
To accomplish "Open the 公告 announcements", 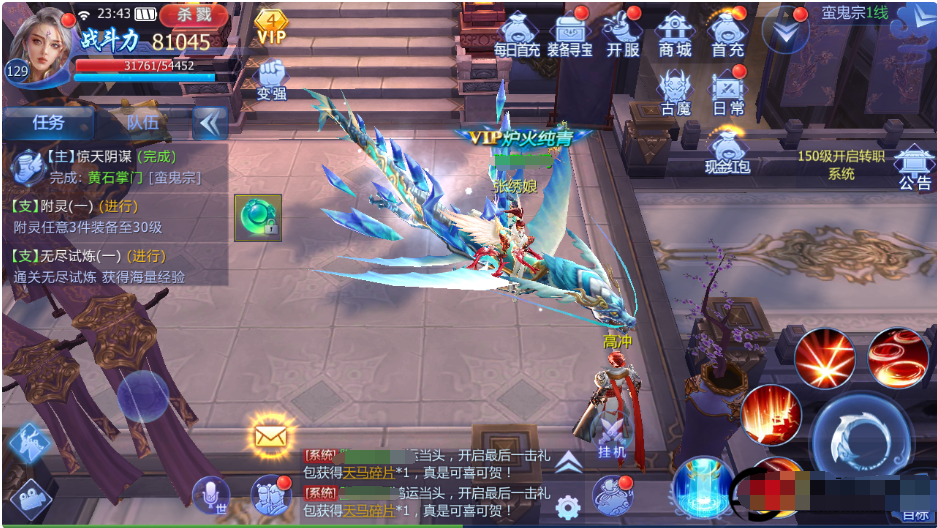I will (x=914, y=166).
